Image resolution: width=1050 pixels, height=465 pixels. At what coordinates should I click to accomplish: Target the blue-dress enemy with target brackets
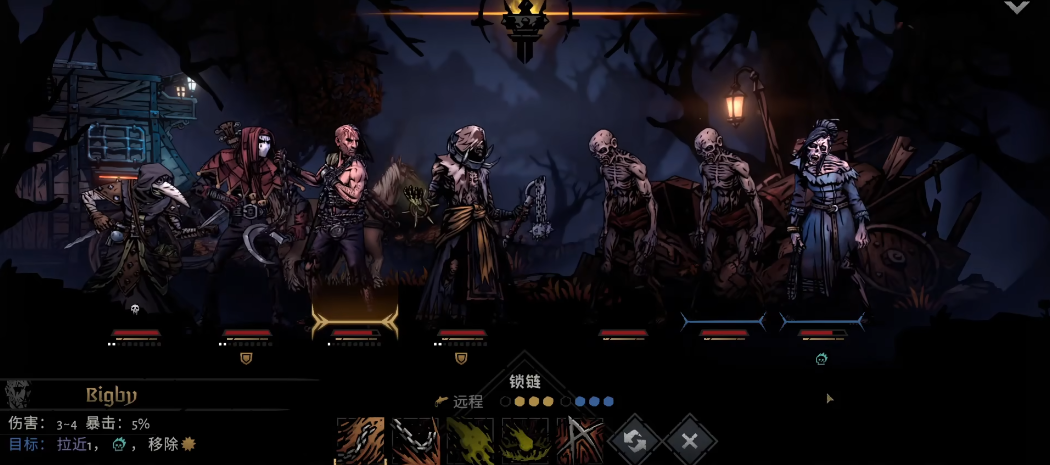pos(822,230)
